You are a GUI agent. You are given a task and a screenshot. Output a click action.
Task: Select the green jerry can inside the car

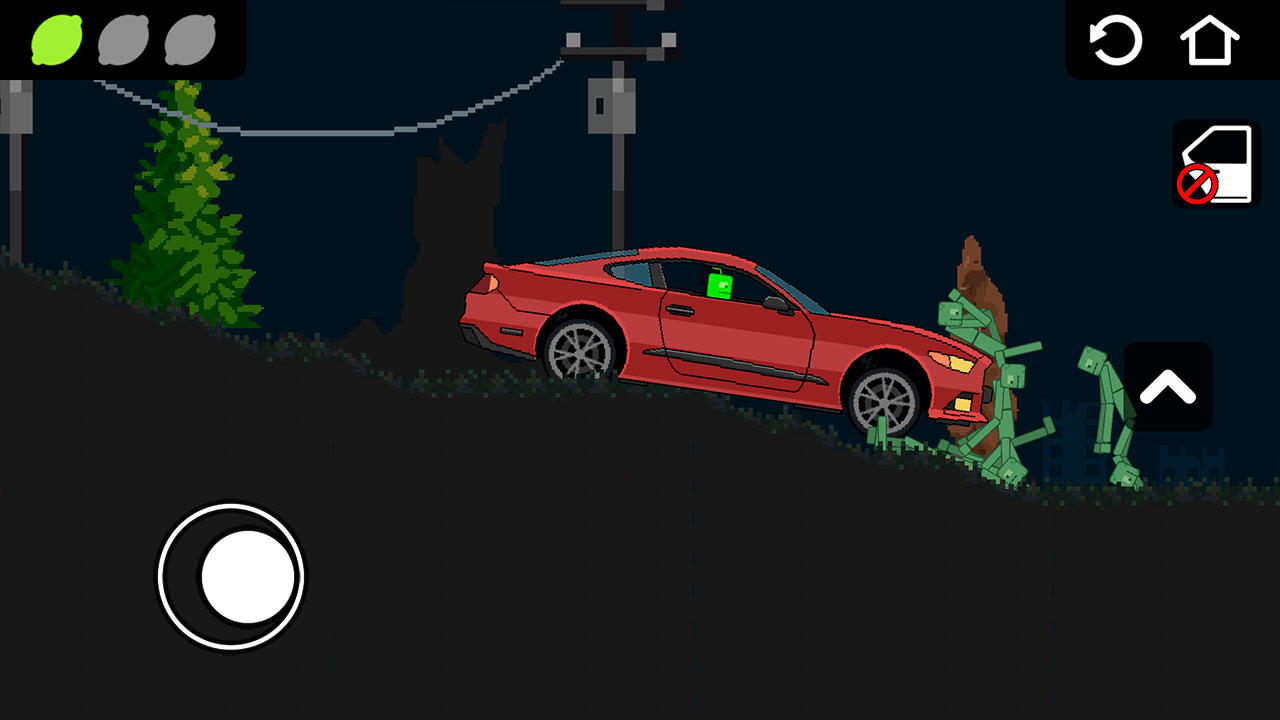(722, 288)
